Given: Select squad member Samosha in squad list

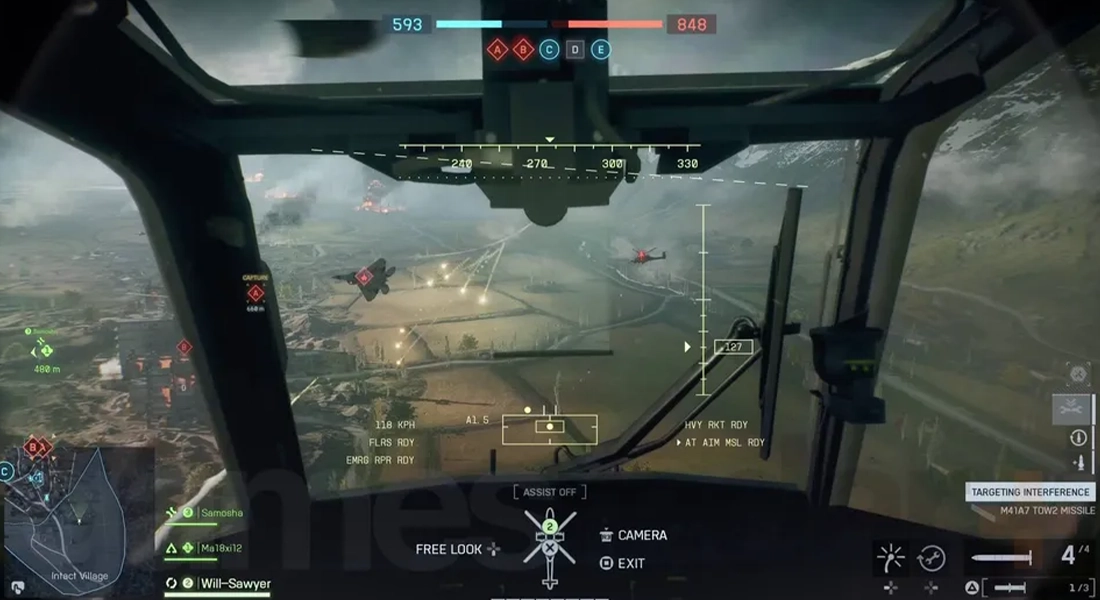Looking at the screenshot, I should click(x=219, y=513).
